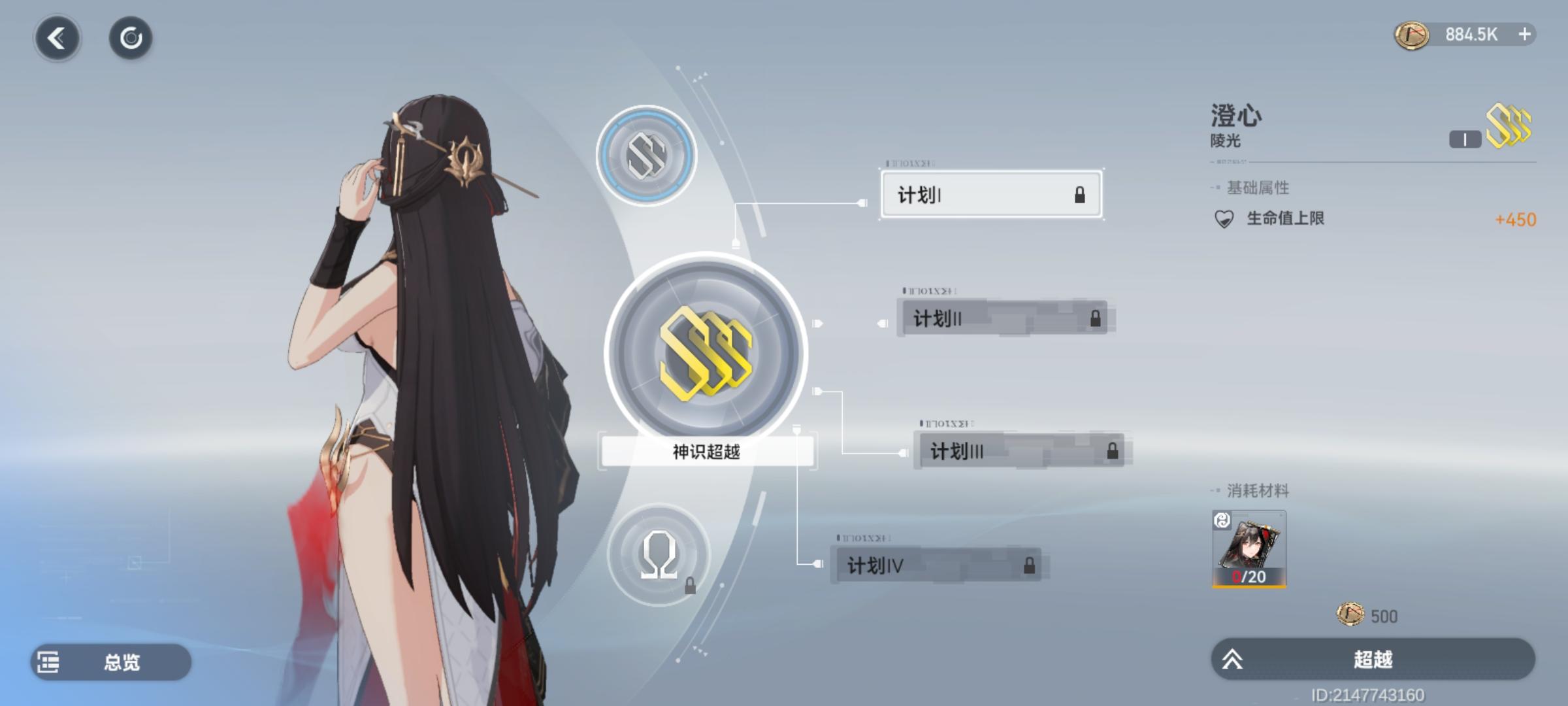Select the 计划III plan entry
This screenshot has width=1568, height=706.
tap(1019, 451)
